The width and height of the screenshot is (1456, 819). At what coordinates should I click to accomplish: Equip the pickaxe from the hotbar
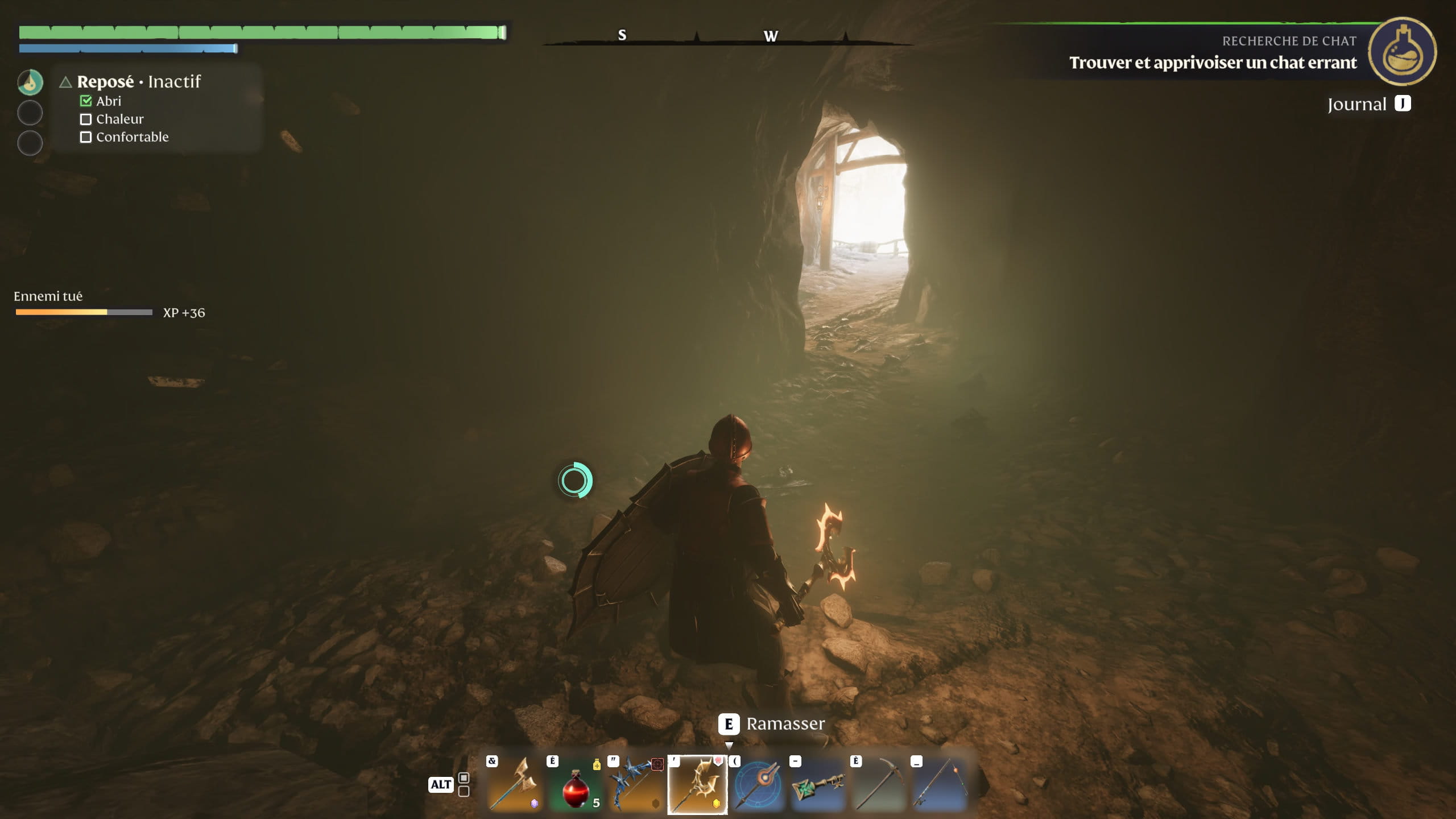[x=879, y=785]
